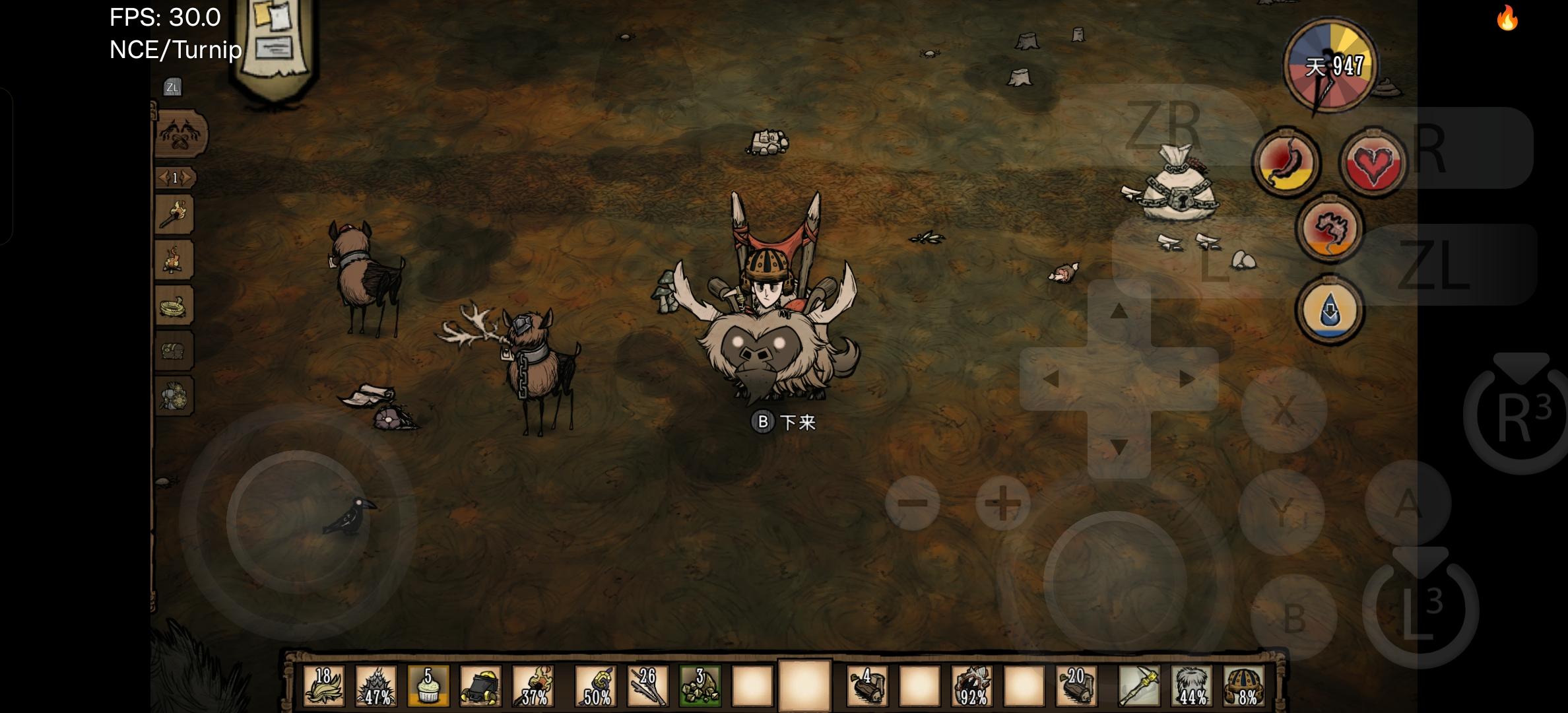Choose the campfire crafting recipe
The height and width of the screenshot is (713, 1568).
coord(175,259)
